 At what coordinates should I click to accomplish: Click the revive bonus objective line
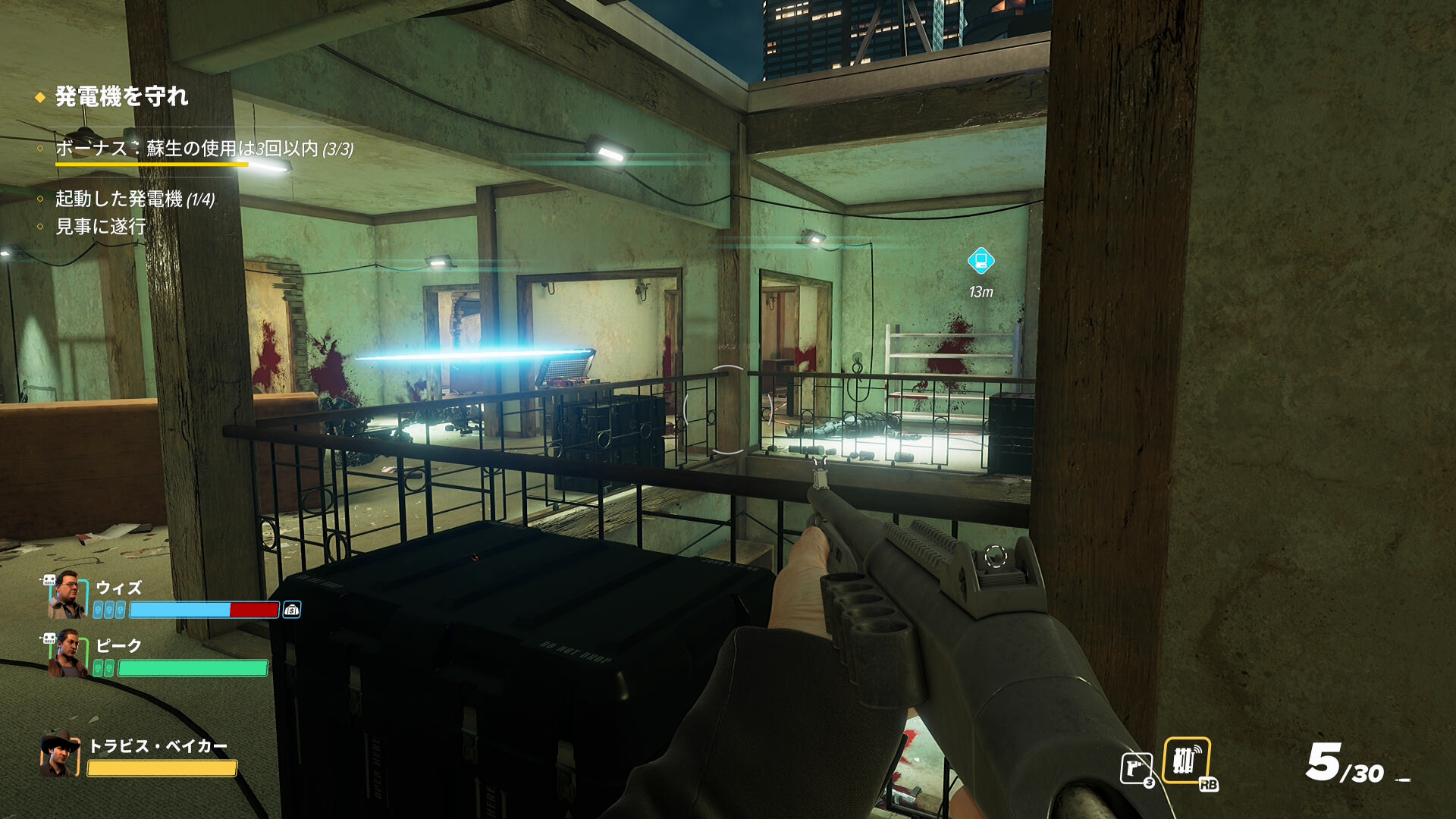[204, 149]
